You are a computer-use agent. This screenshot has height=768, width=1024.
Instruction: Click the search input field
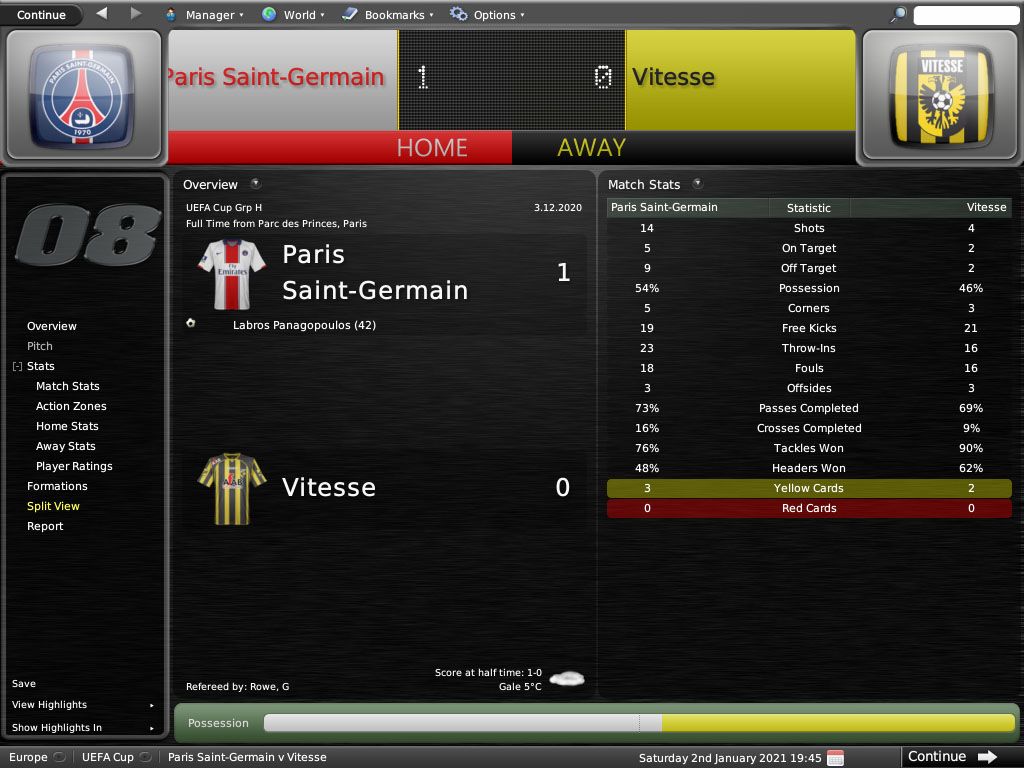[x=966, y=15]
